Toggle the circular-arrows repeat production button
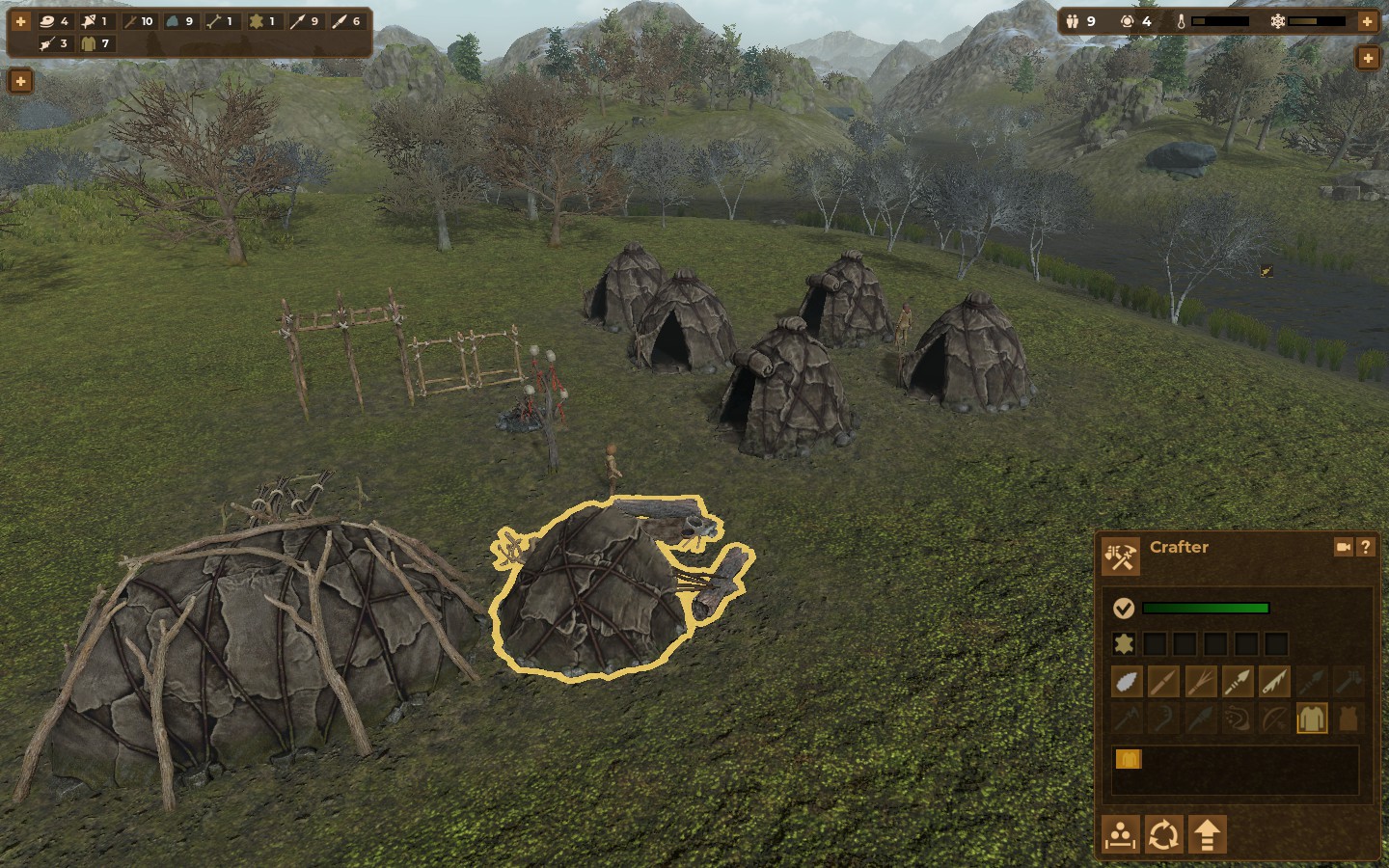This screenshot has width=1389, height=868. tap(1163, 834)
